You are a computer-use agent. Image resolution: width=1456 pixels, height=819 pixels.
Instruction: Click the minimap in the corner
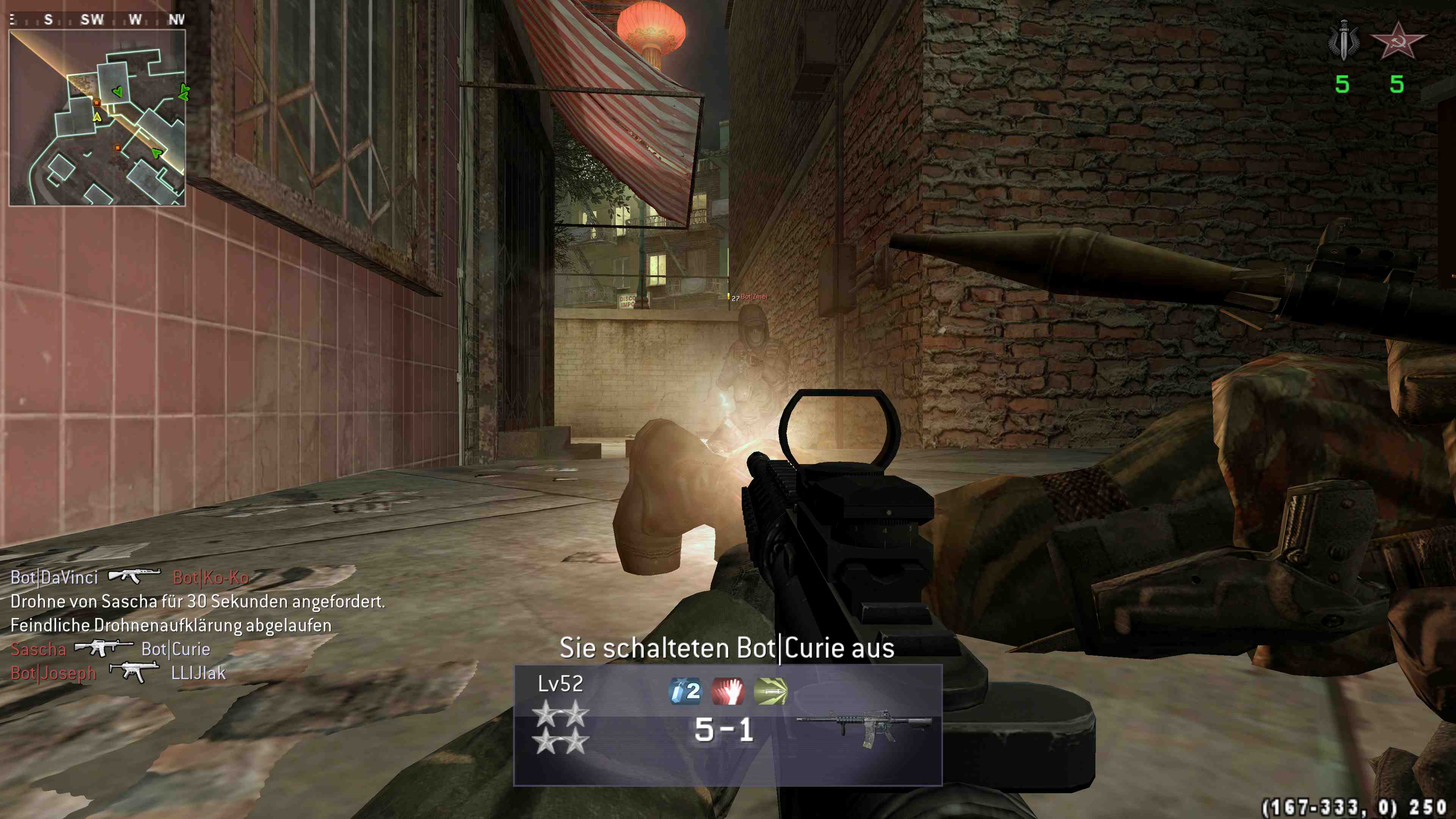click(x=97, y=118)
